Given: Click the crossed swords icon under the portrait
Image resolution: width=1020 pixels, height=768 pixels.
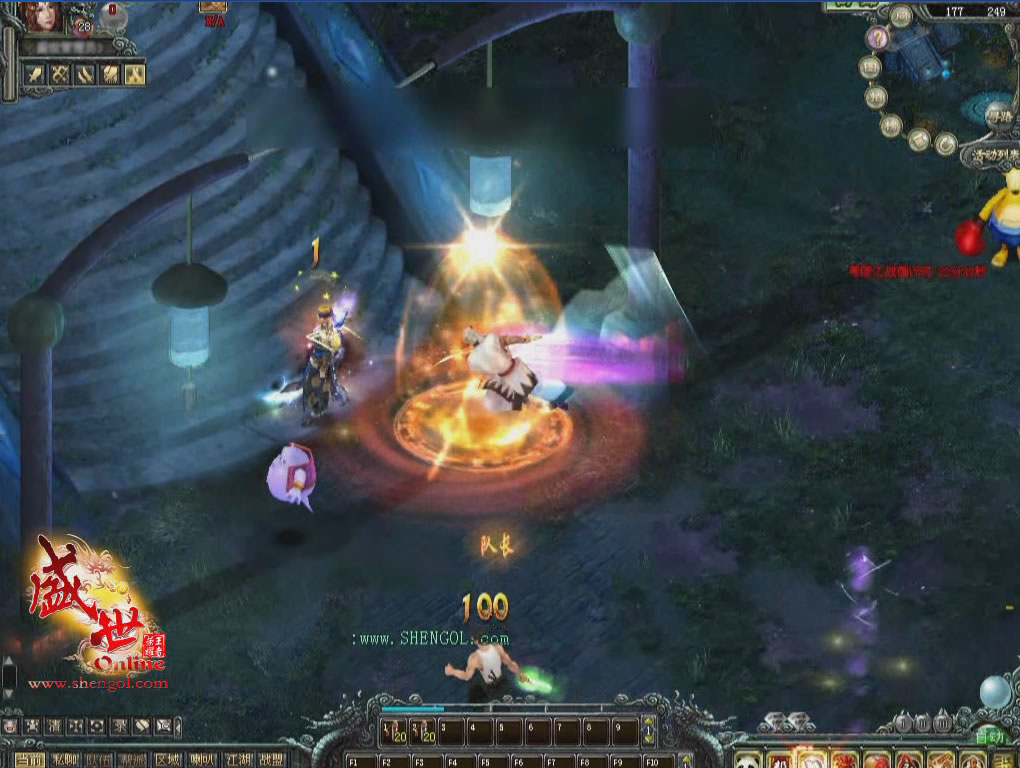Looking at the screenshot, I should [x=60, y=74].
